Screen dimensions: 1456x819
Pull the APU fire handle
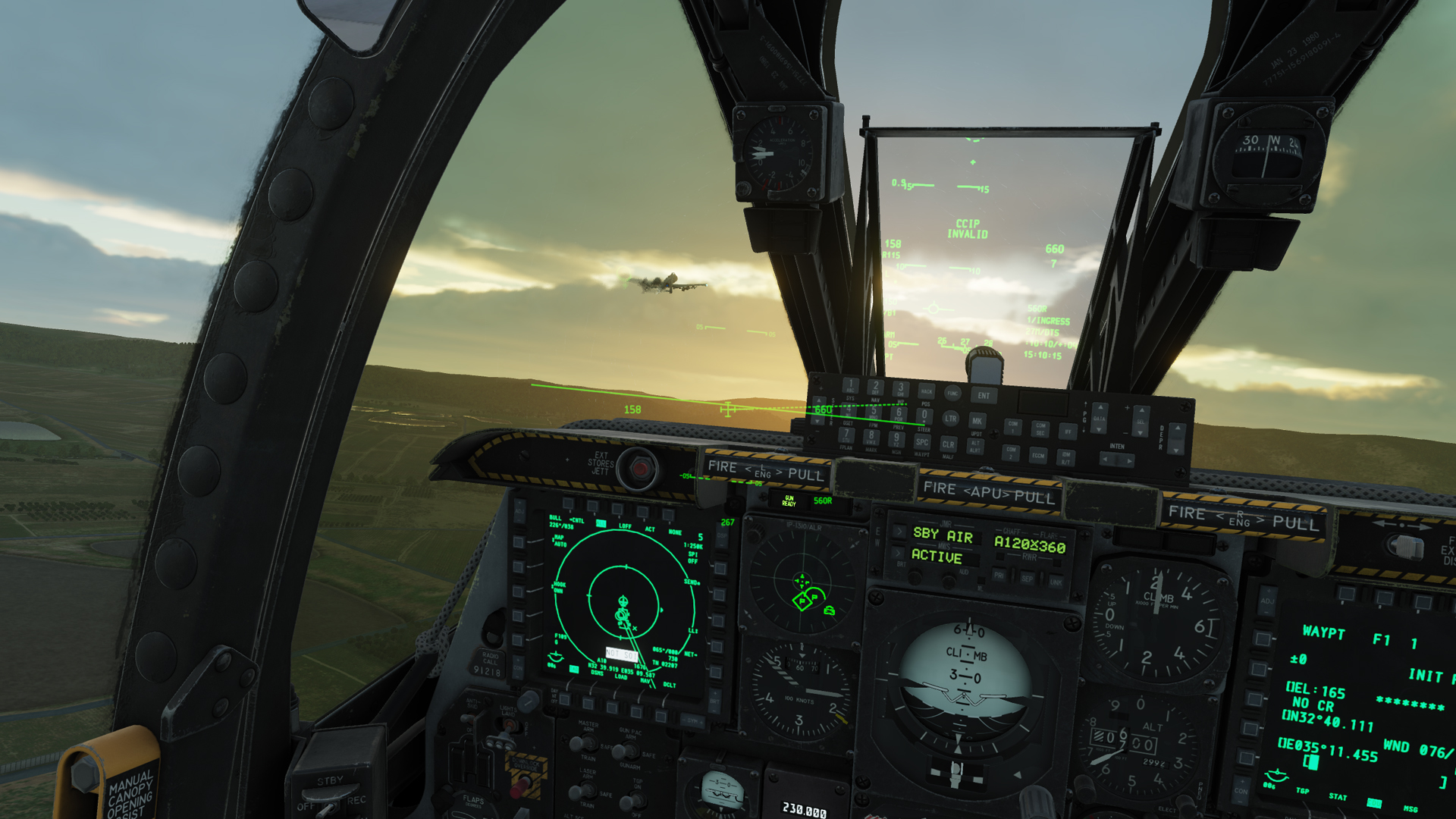point(988,493)
